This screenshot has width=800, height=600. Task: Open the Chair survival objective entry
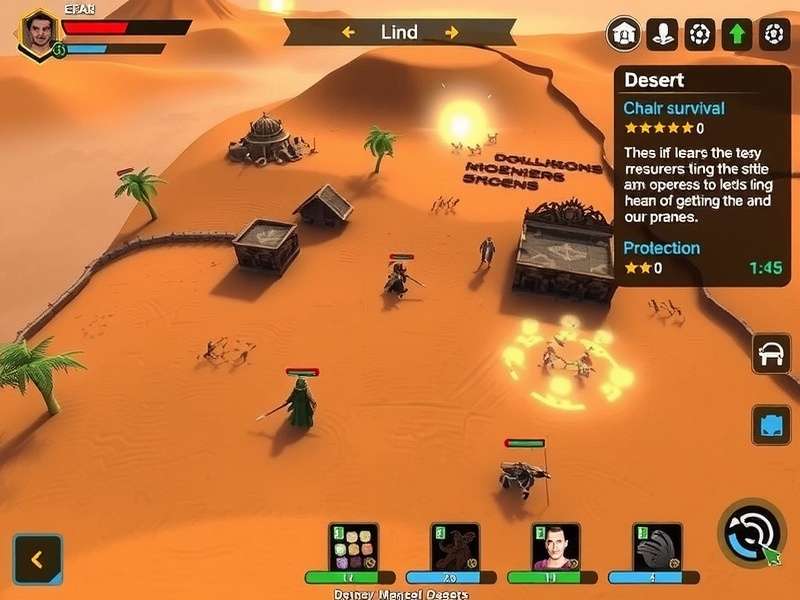tap(673, 108)
